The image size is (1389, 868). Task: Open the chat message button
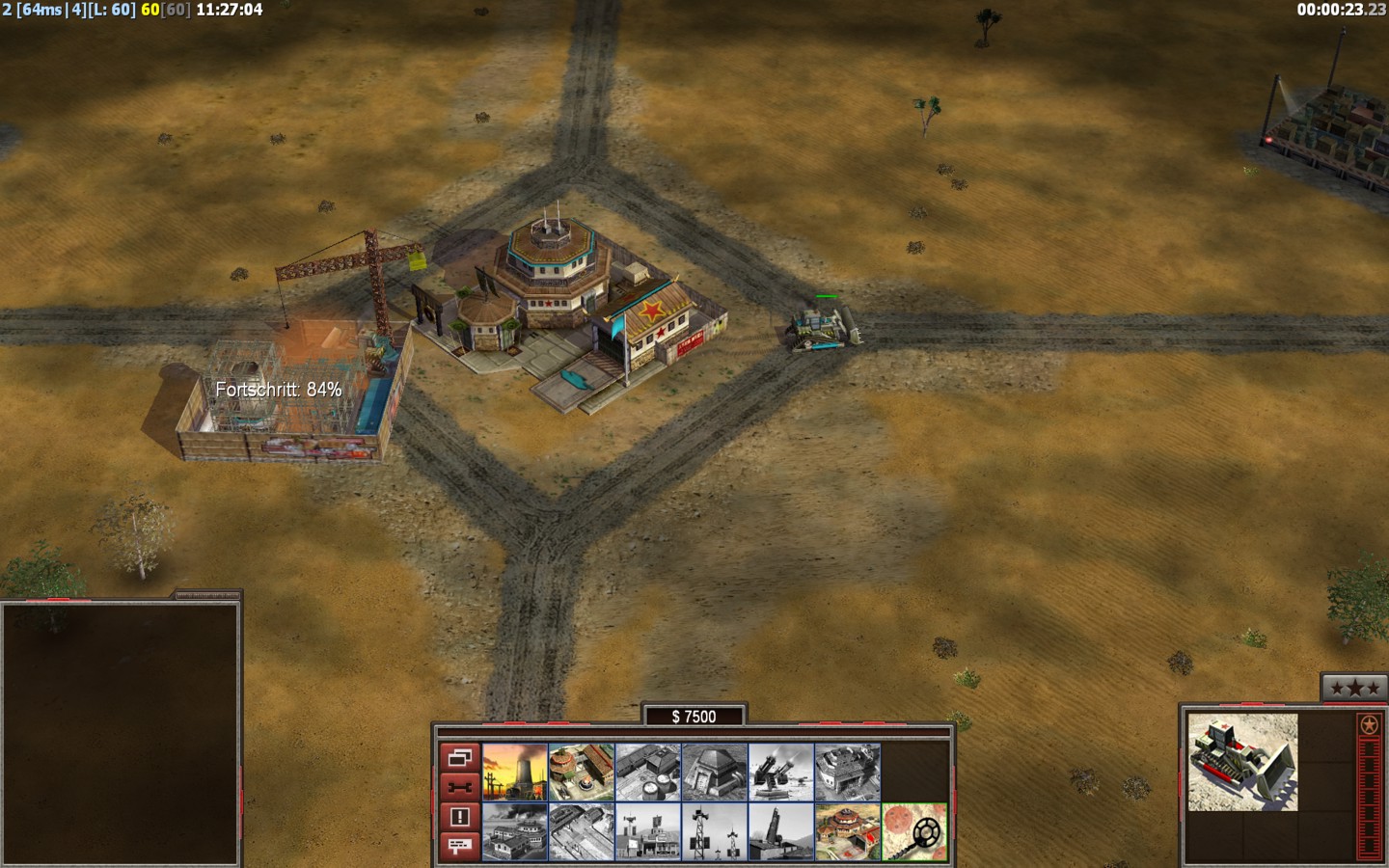459,846
